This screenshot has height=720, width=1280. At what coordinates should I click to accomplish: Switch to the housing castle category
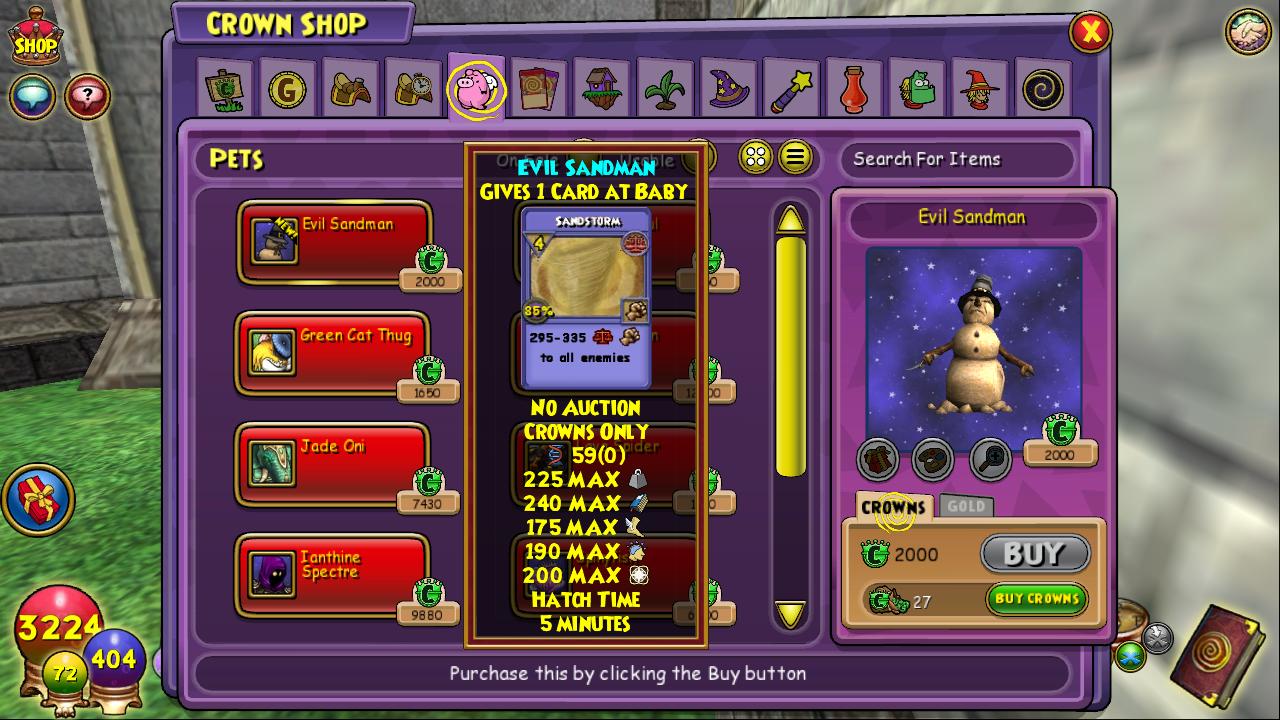pyautogui.click(x=602, y=90)
